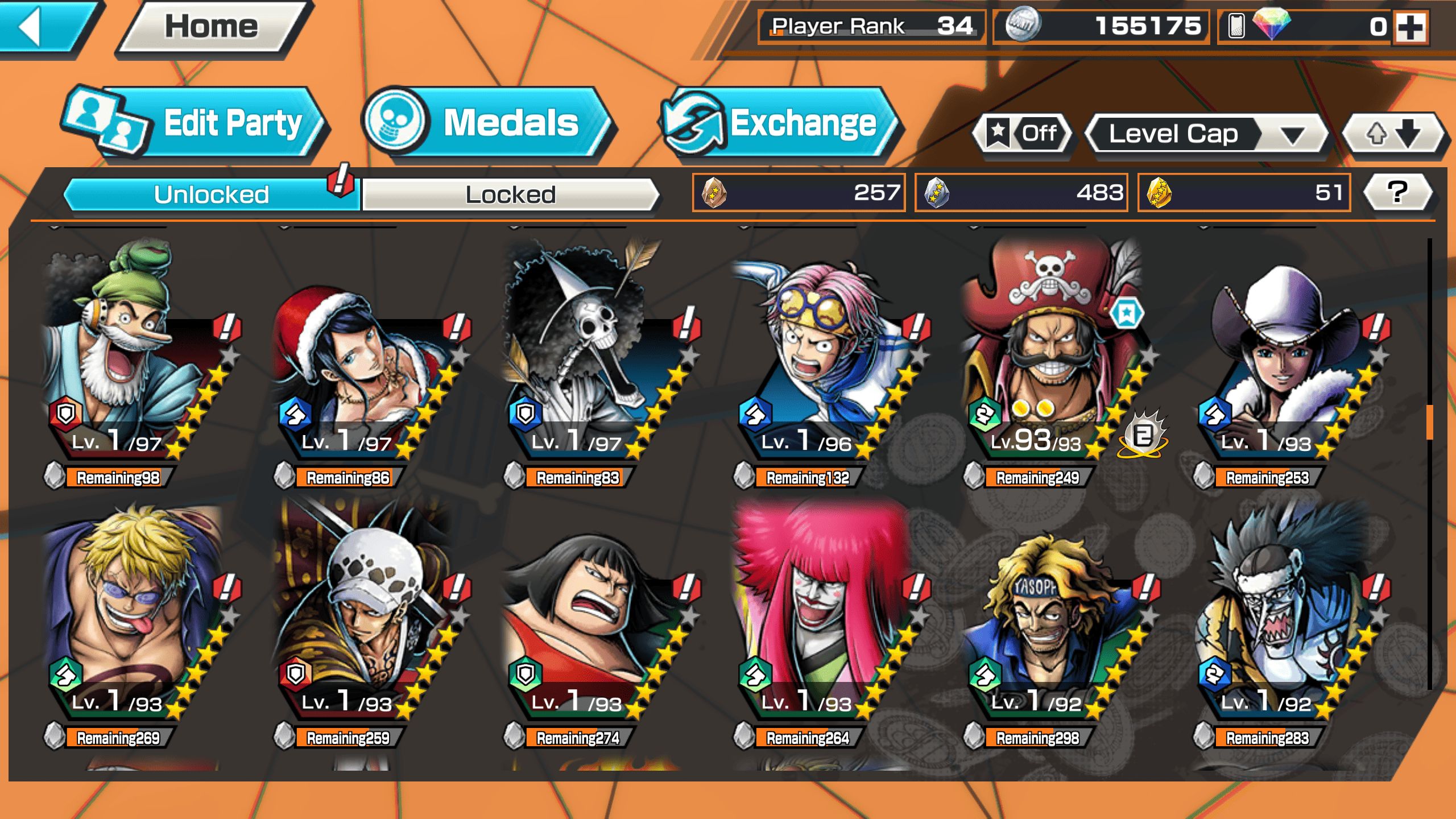Open the question mark help button

(x=1397, y=192)
